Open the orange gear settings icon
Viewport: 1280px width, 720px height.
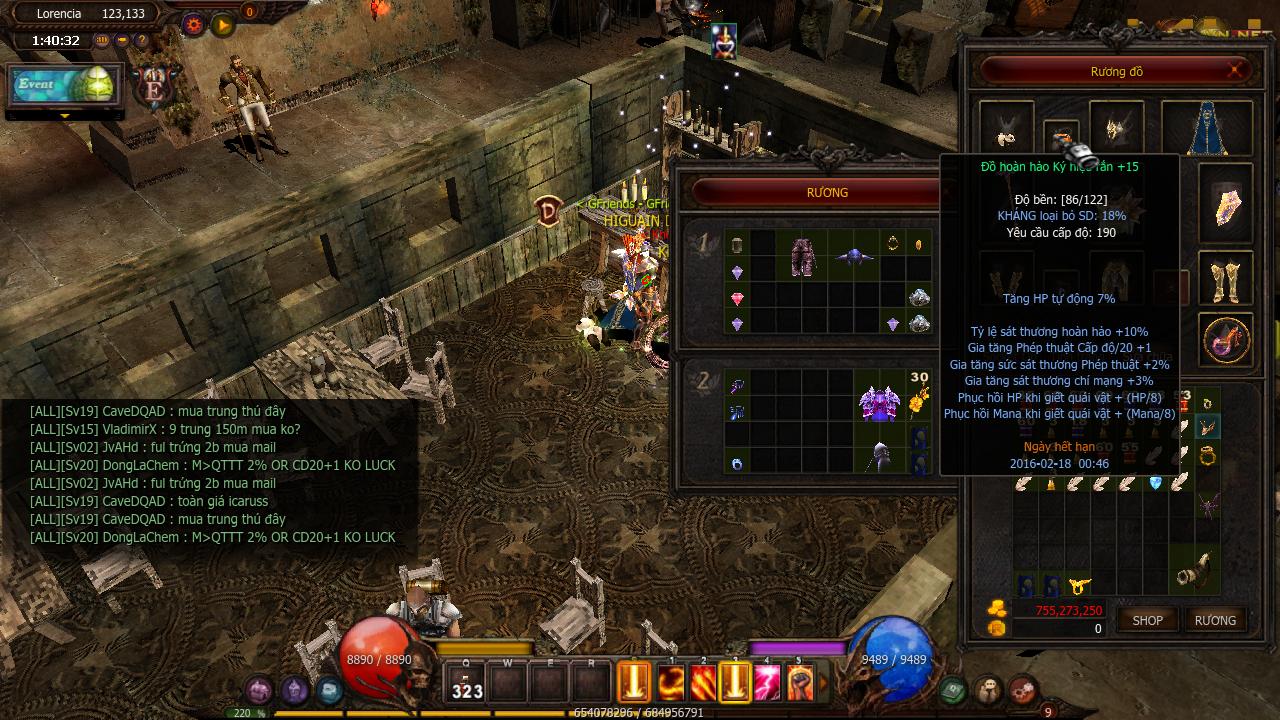coord(193,23)
